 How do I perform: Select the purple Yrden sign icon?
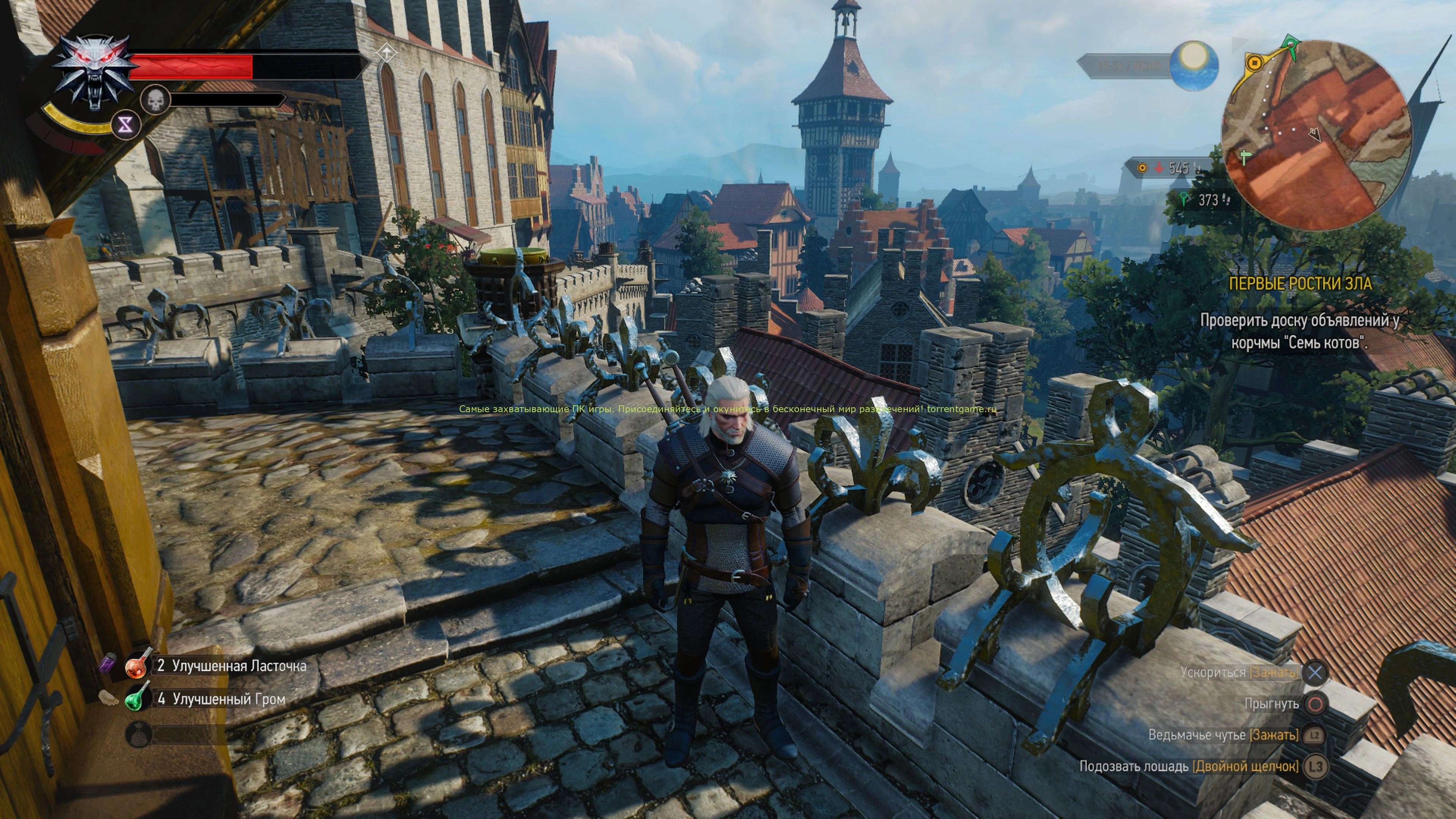(x=126, y=125)
